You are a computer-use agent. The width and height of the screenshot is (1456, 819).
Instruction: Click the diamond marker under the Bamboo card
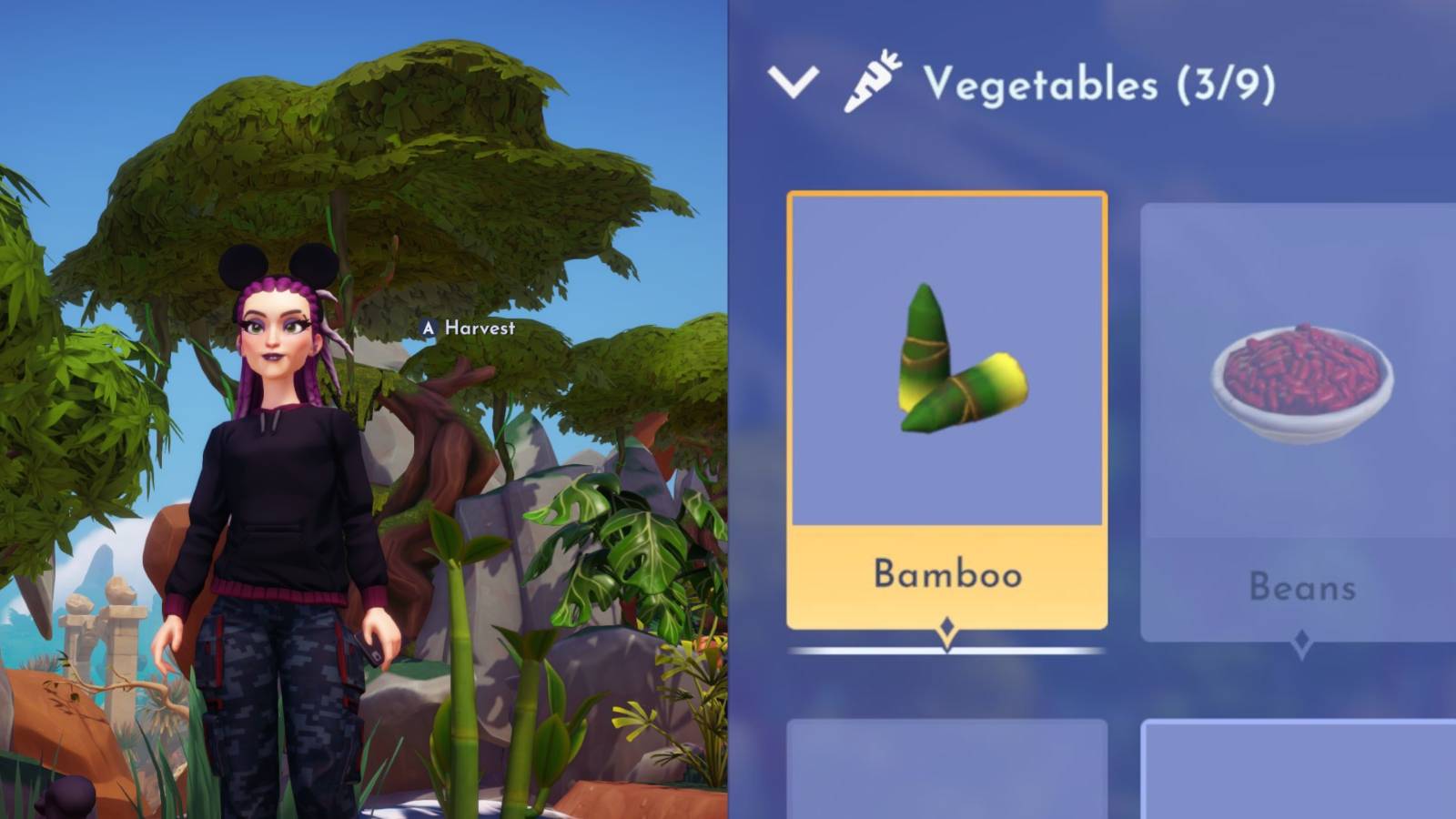click(x=948, y=624)
